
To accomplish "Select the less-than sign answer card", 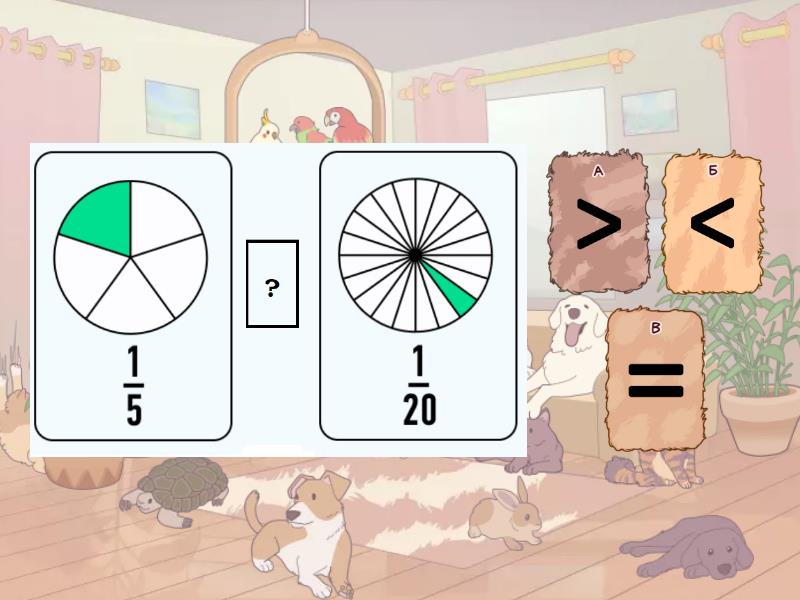I will (712, 224).
